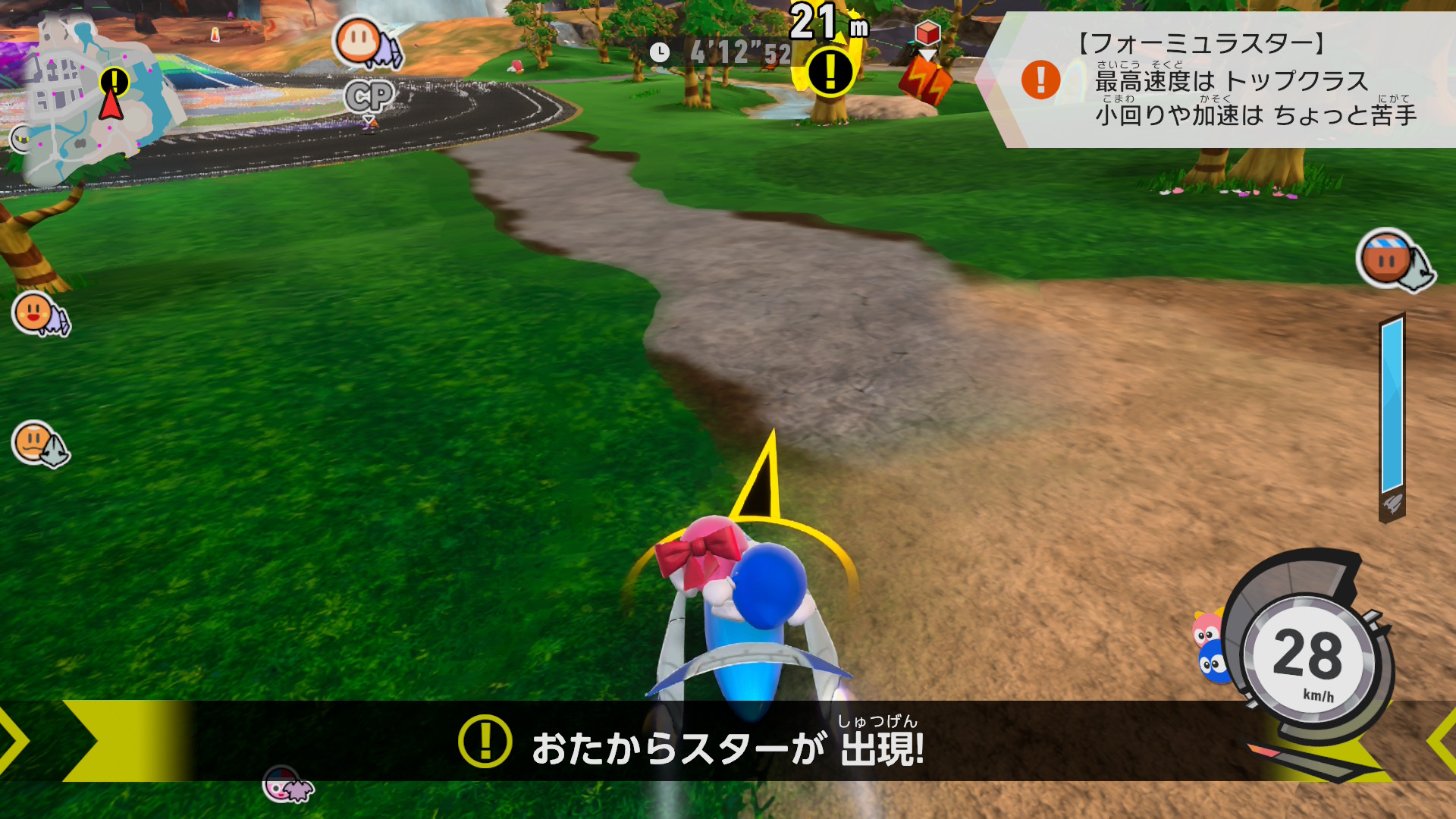Select the Waddle Dee on gray star icon

[x=39, y=444]
